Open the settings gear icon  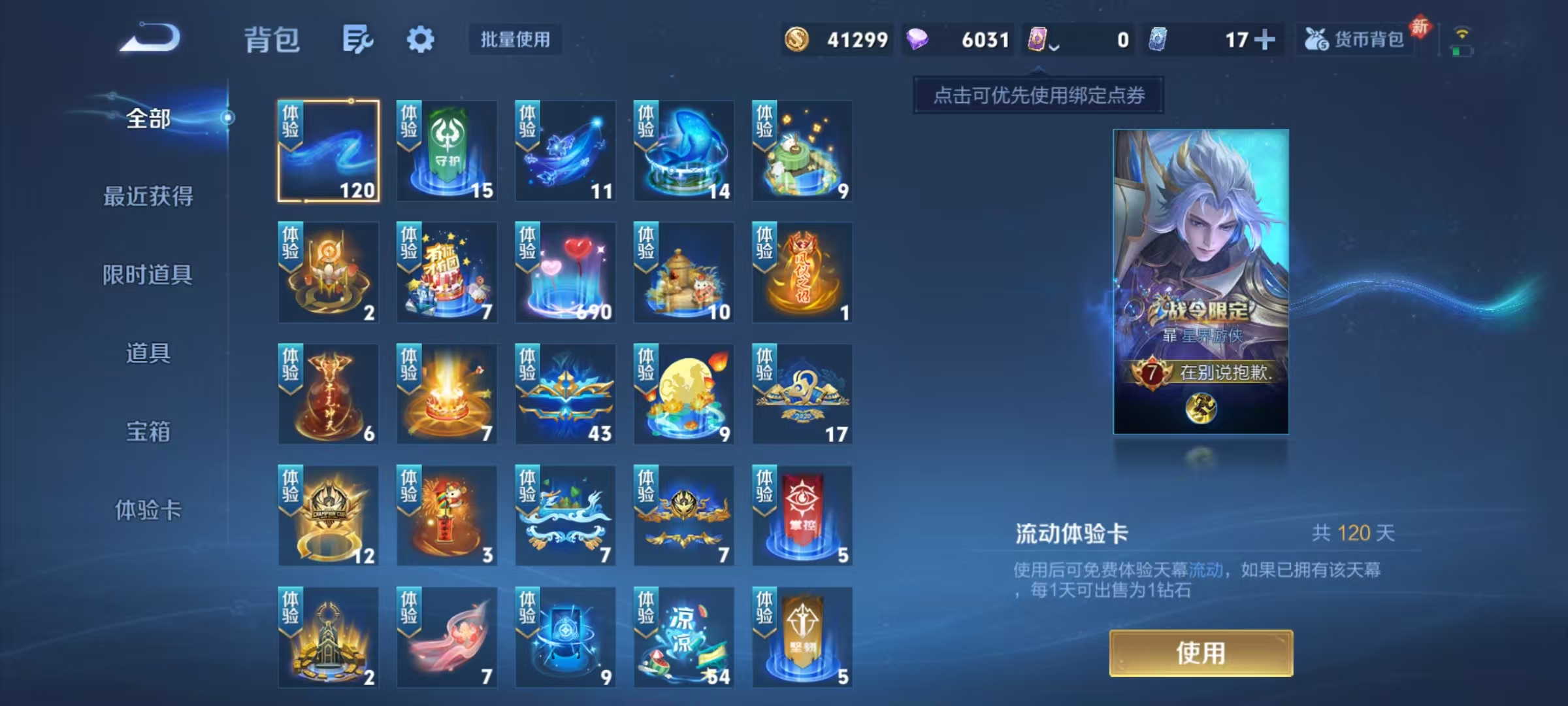coord(420,39)
